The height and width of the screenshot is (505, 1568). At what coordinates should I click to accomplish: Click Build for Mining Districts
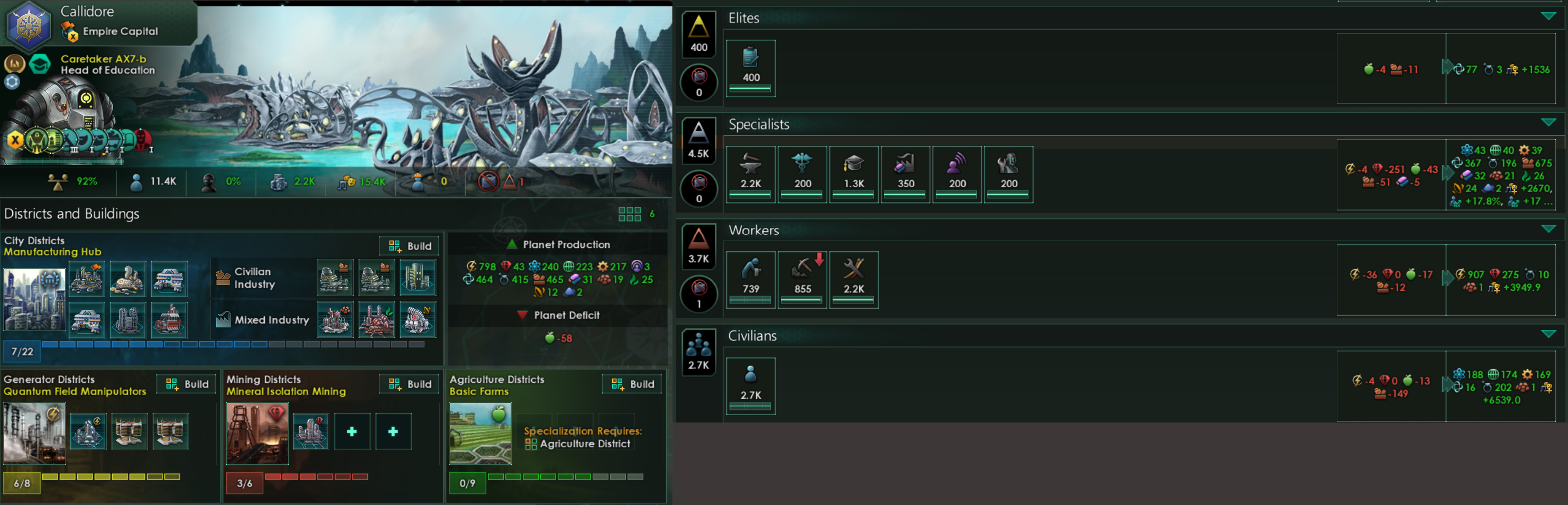click(409, 384)
